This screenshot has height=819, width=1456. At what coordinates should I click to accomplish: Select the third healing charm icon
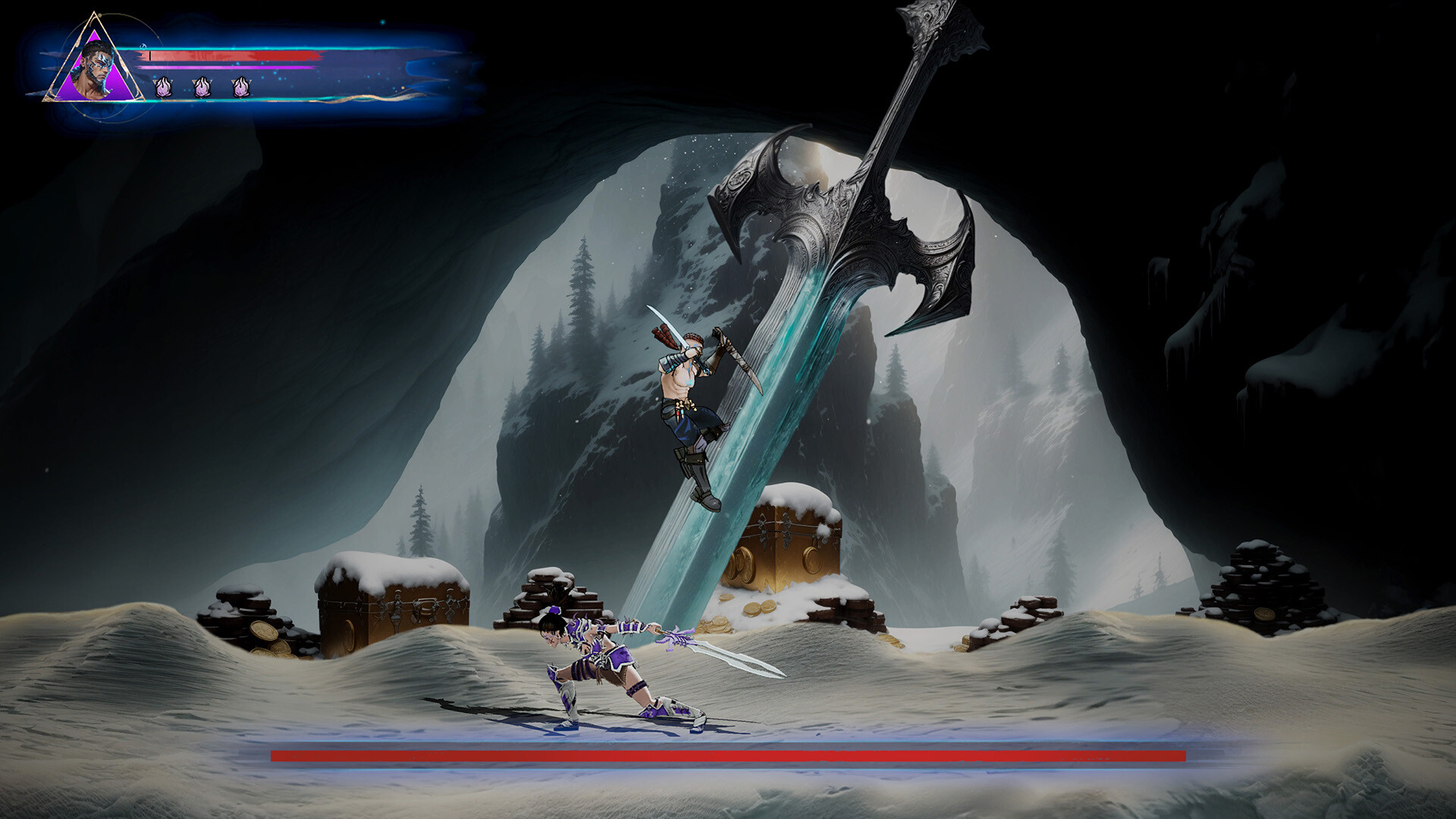pyautogui.click(x=243, y=86)
